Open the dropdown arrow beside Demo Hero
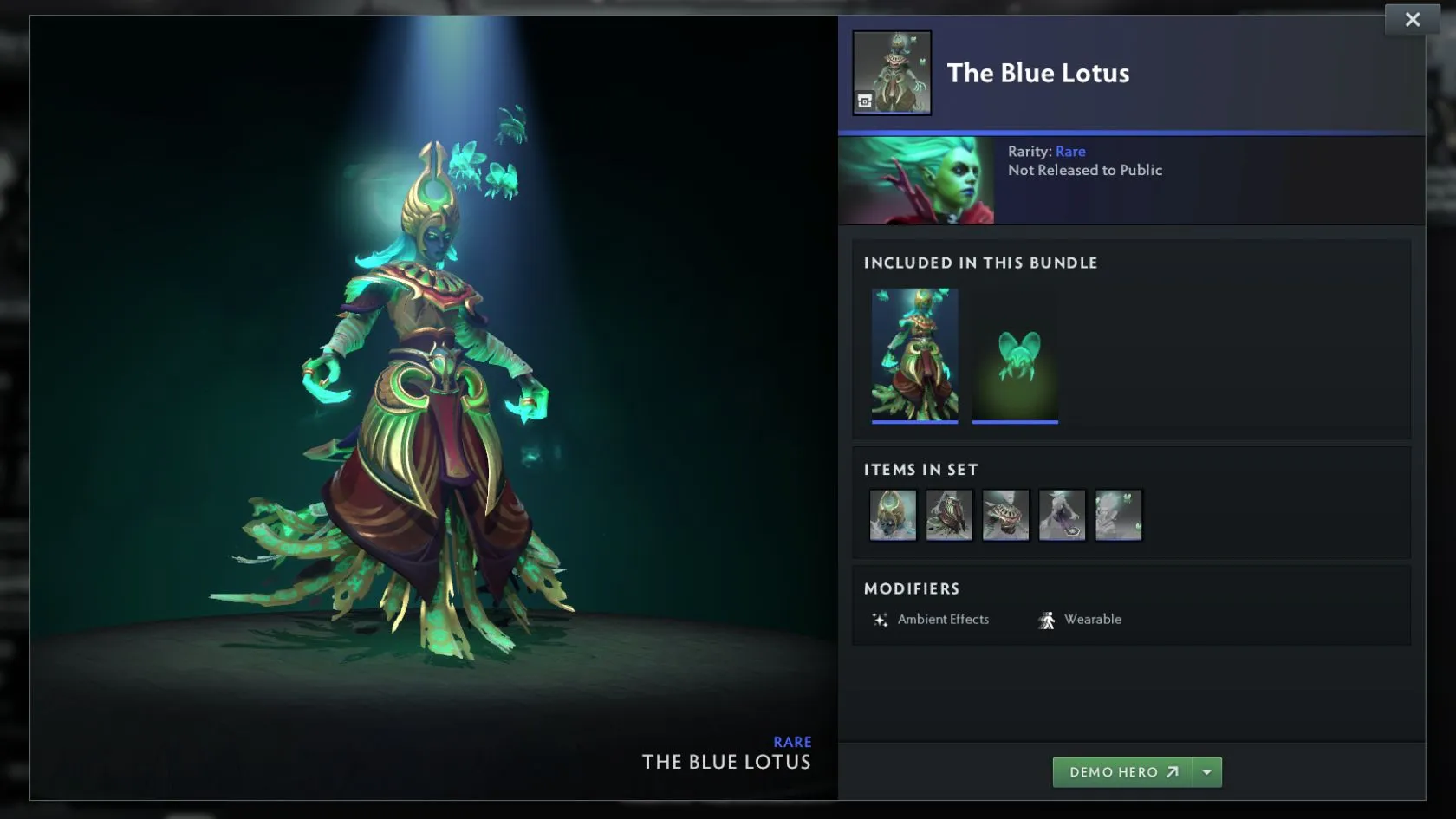Screen dimensions: 1456x819 pos(1207,772)
